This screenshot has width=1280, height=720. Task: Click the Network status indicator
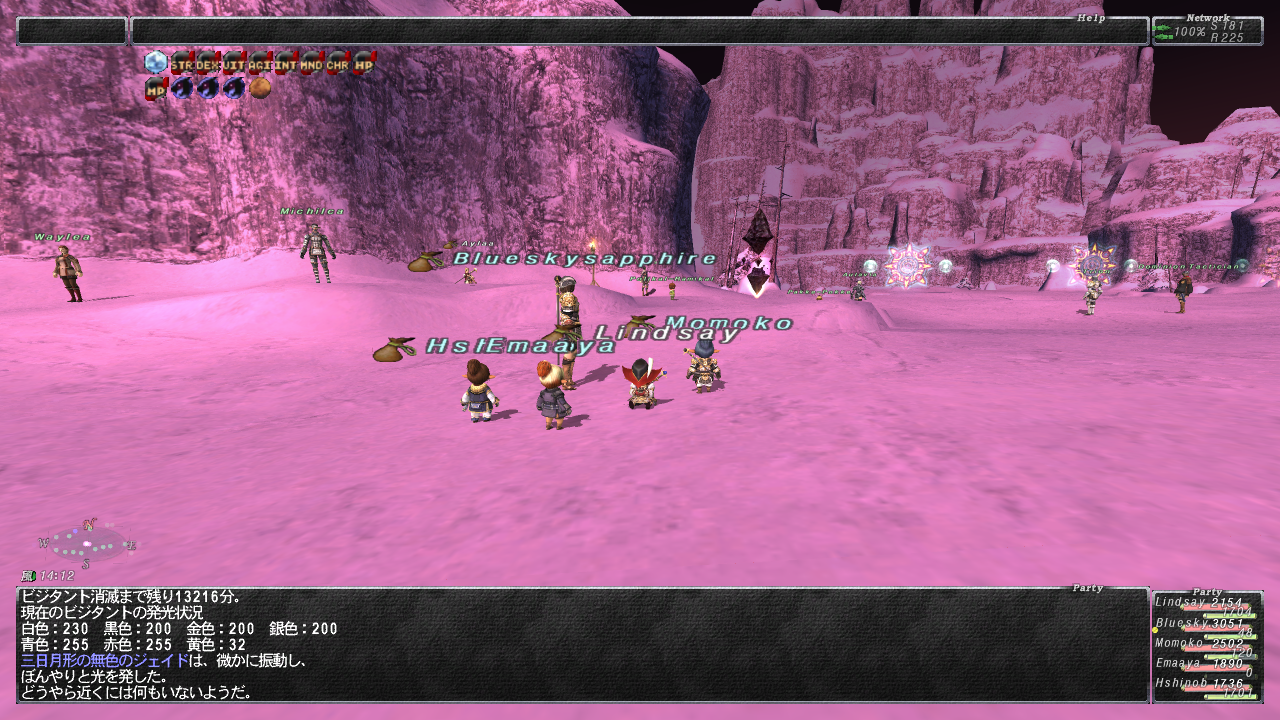click(x=1207, y=31)
